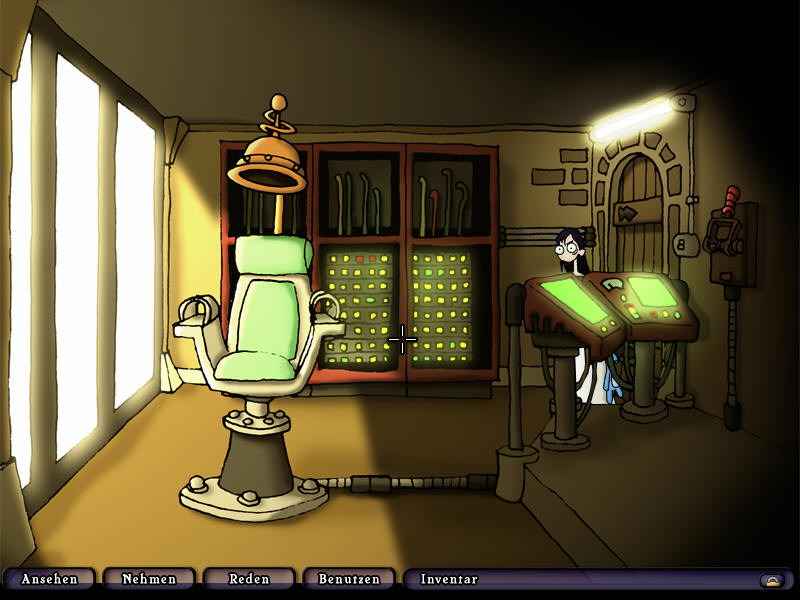Expand inventory with the arrow button

click(771, 580)
